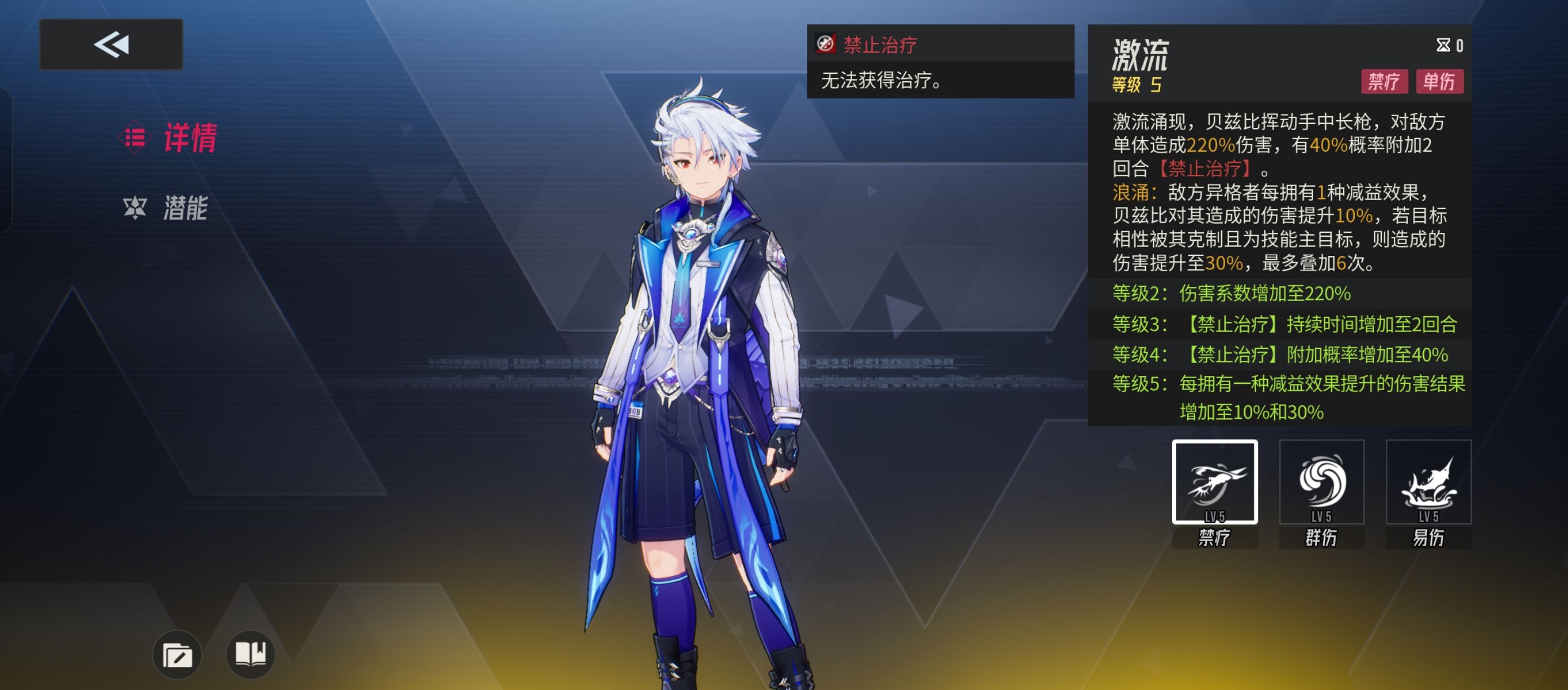Switch to the 详情 details tab
1568x690 pixels.
point(171,138)
